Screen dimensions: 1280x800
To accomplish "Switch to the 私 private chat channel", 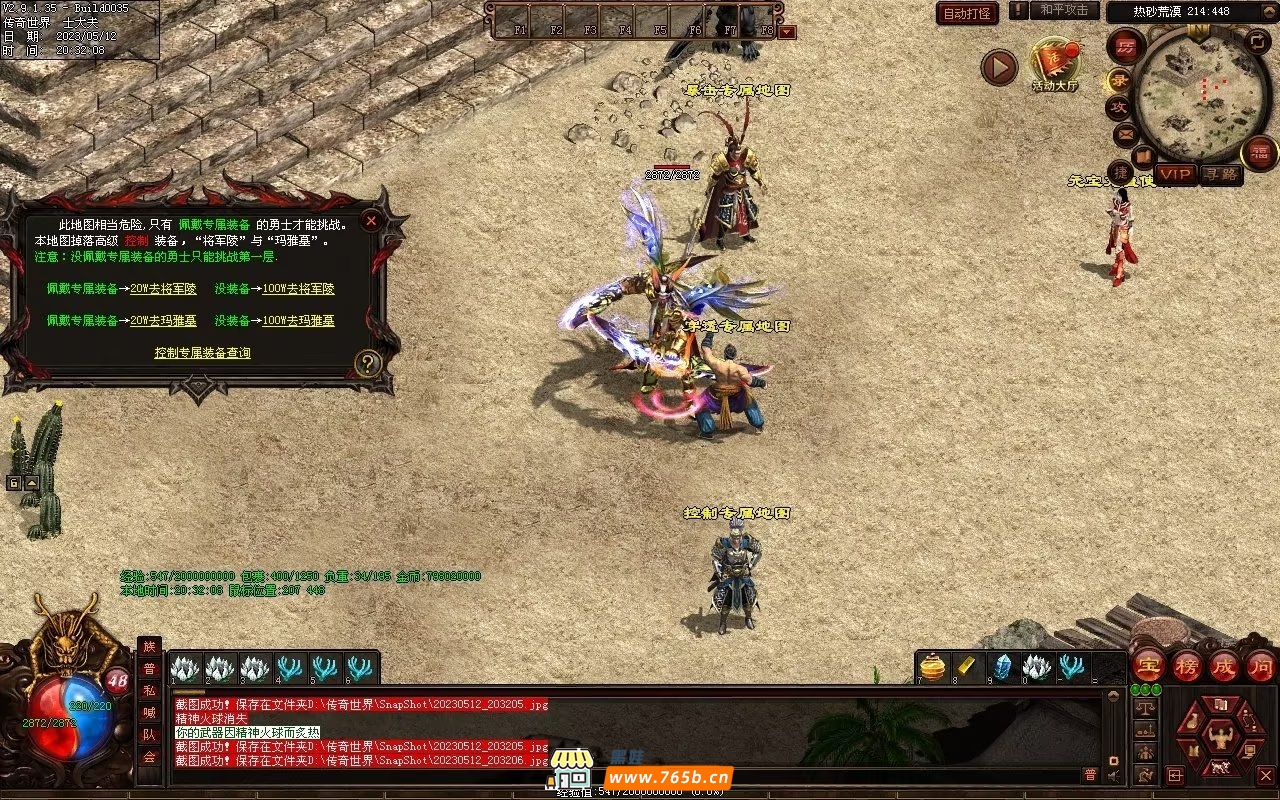I will (149, 691).
